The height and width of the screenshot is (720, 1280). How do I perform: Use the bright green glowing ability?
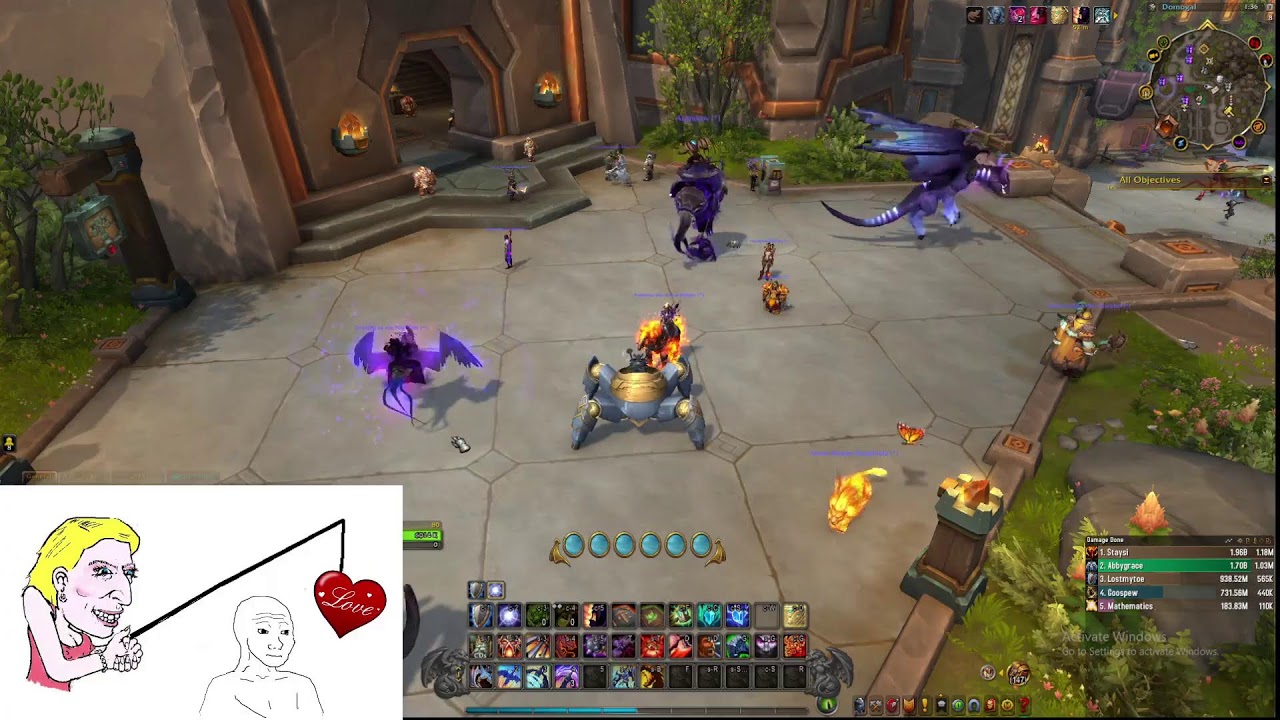[x=681, y=616]
